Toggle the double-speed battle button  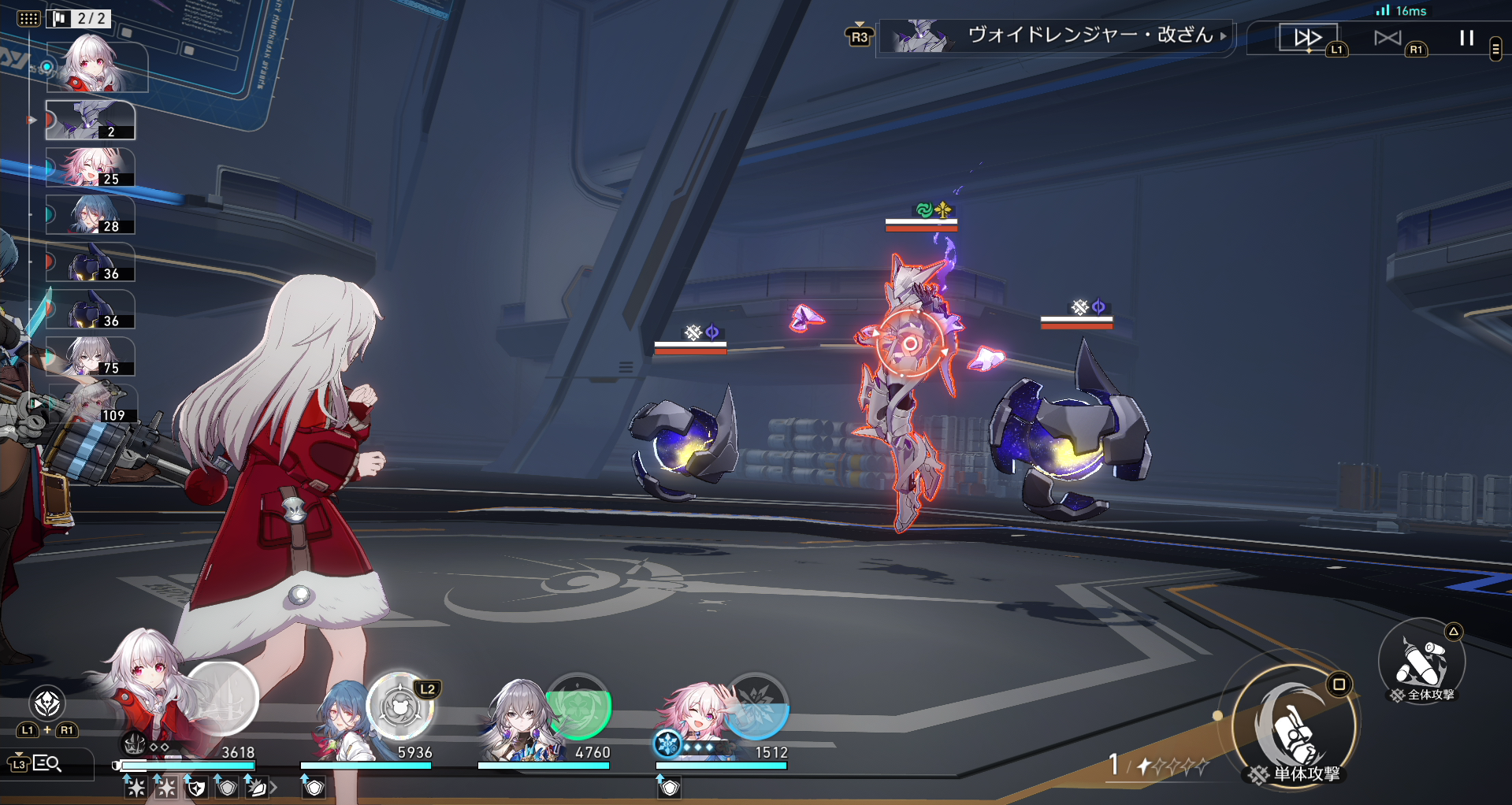tap(1308, 37)
